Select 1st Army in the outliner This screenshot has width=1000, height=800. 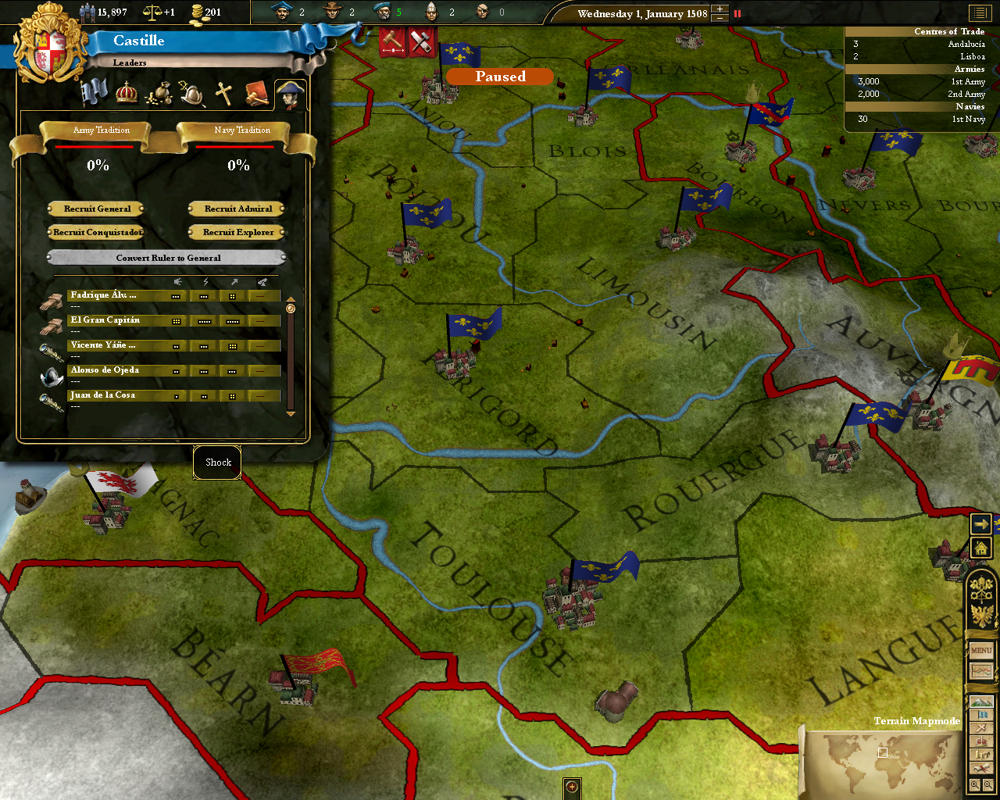click(920, 81)
